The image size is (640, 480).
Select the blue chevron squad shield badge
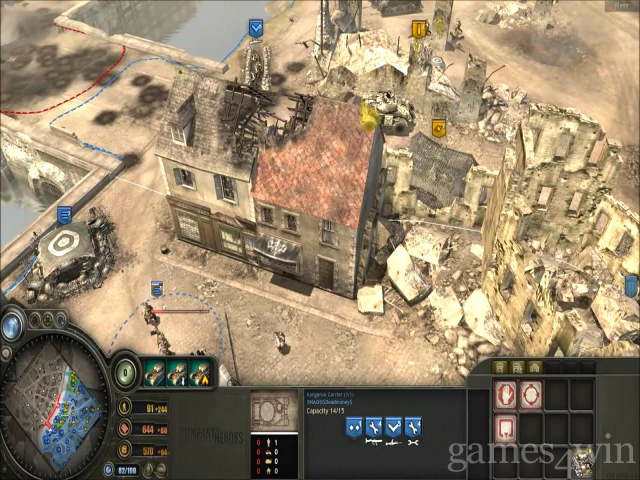pos(393,426)
